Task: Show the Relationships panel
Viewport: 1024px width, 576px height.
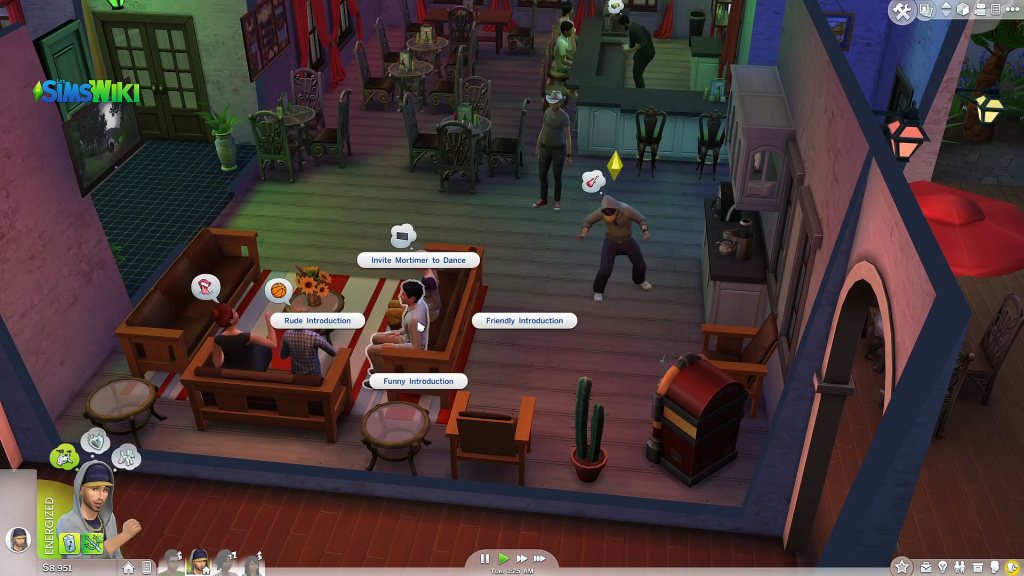Action: 959,567
